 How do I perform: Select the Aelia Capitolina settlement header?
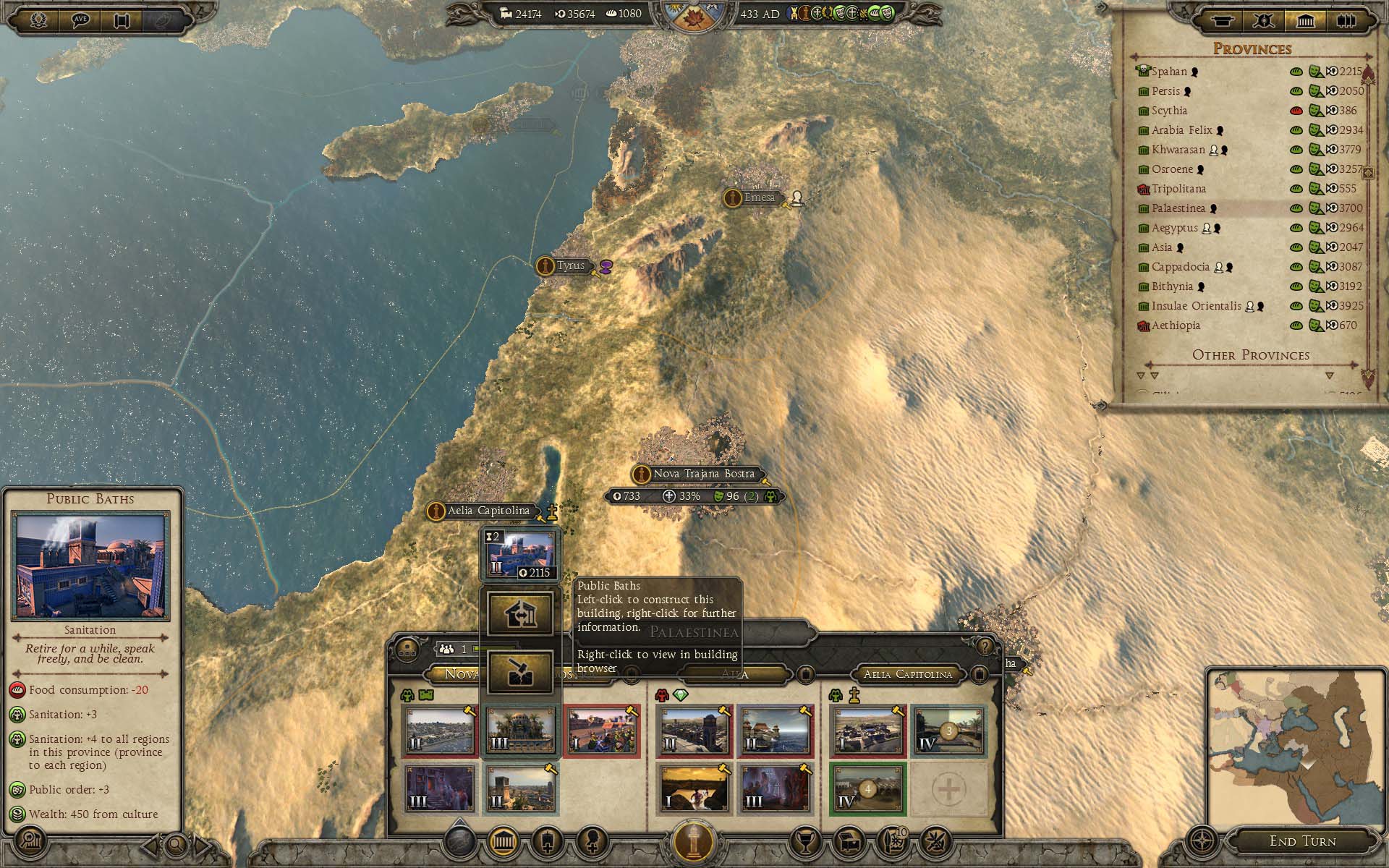coord(908,674)
